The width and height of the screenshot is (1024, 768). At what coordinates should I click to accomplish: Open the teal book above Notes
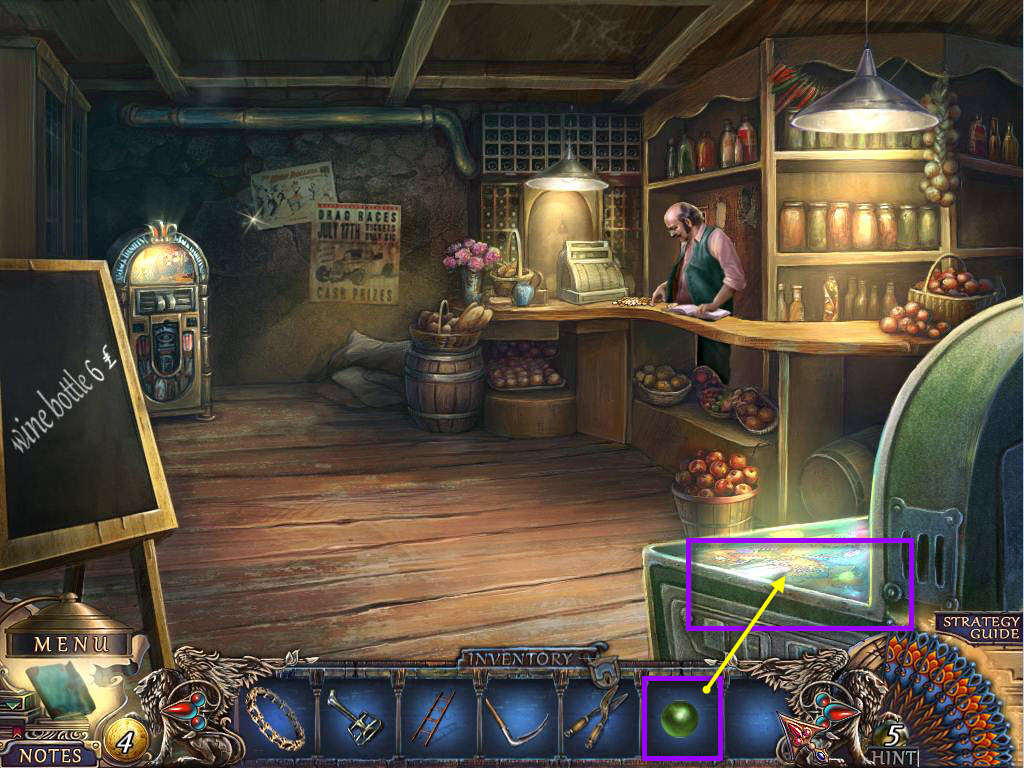58,689
